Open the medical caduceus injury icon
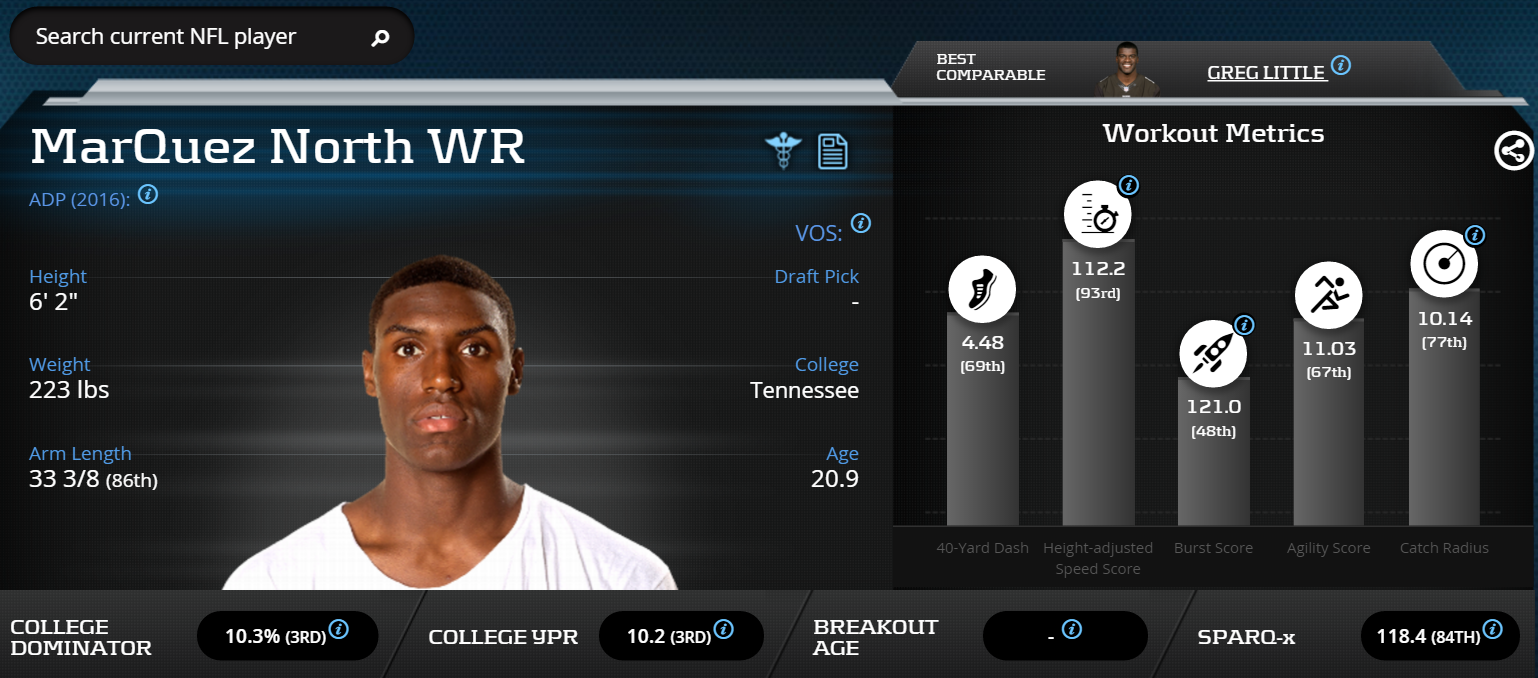This screenshot has height=678, width=1538. (783, 151)
